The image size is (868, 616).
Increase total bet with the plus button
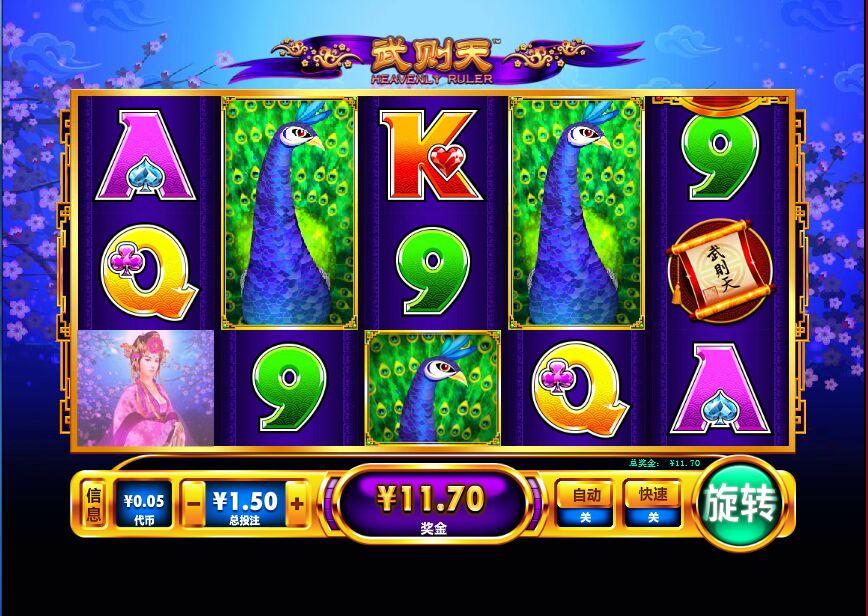tap(296, 504)
